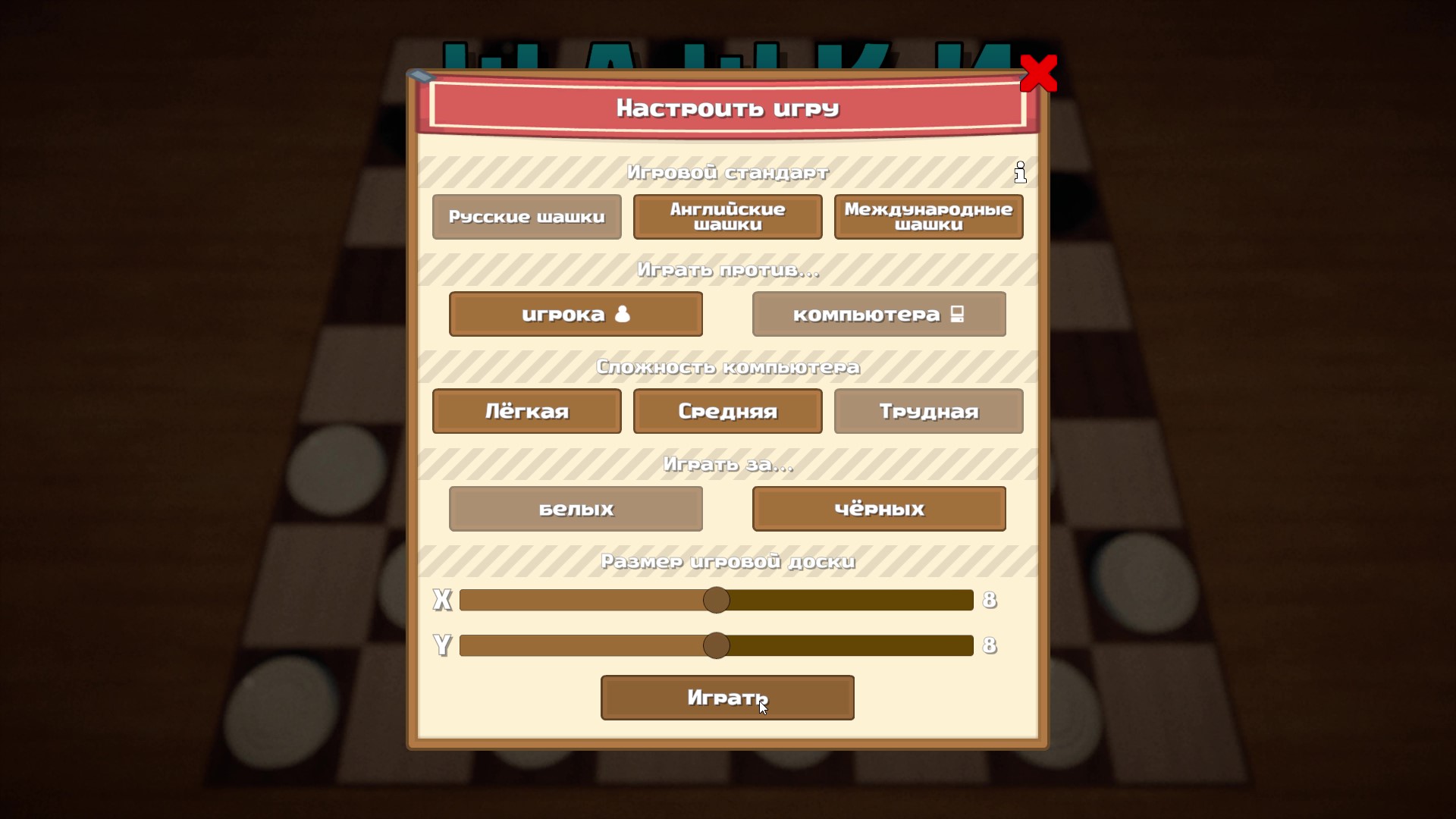
Task: Click the player icon beside игрока
Action: (622, 314)
